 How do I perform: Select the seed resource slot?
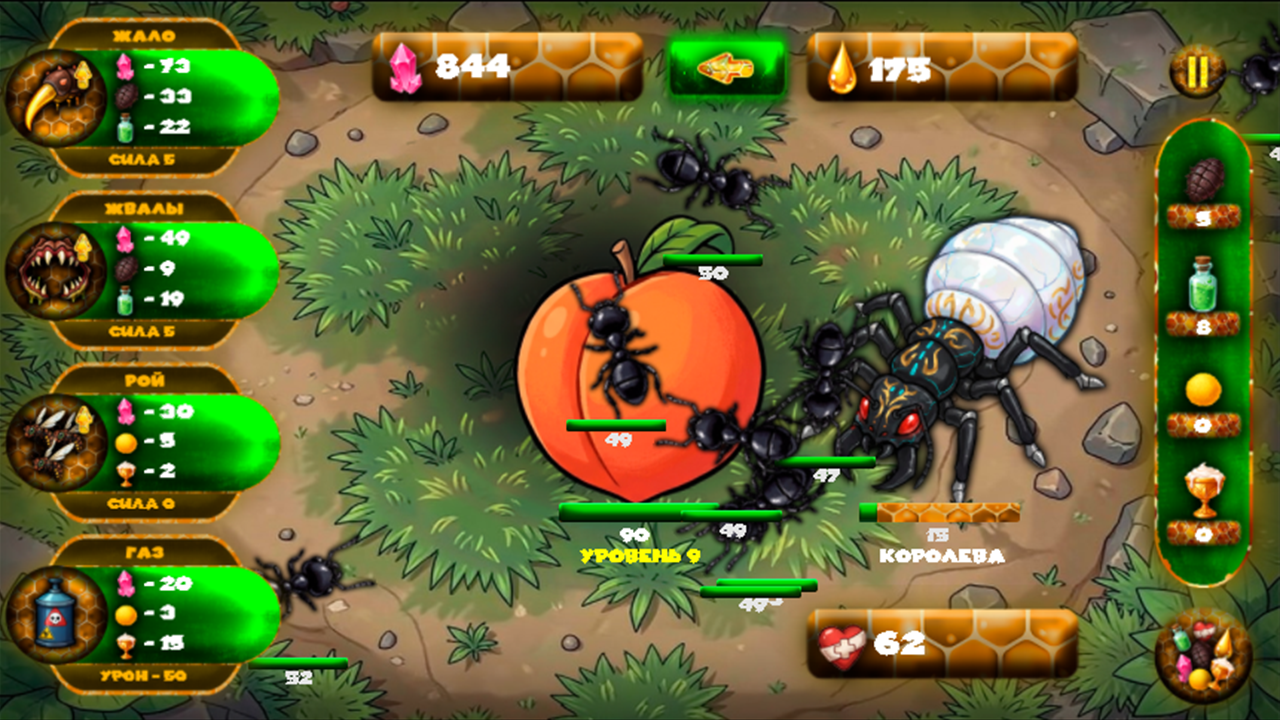1204,181
